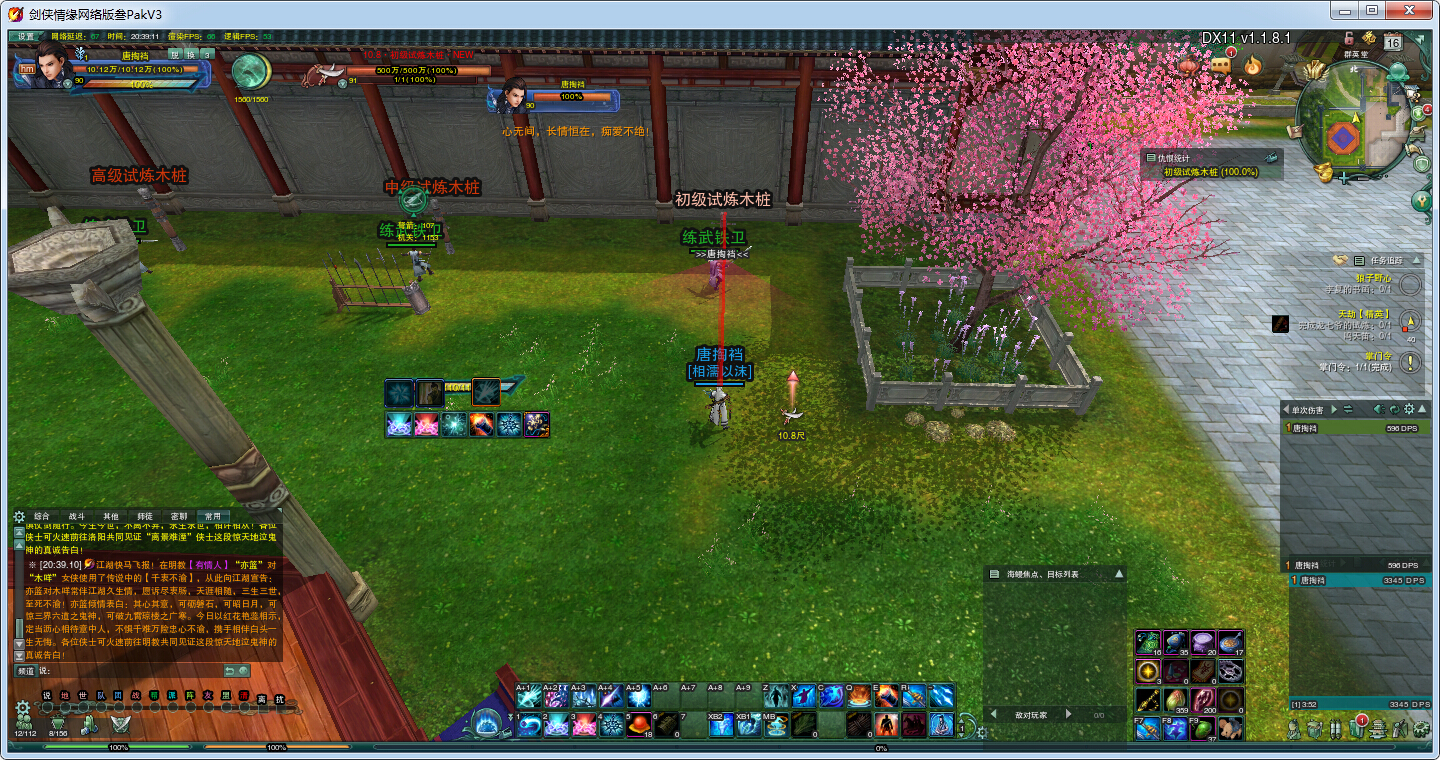Click the red lantern event icon

[x=1188, y=66]
